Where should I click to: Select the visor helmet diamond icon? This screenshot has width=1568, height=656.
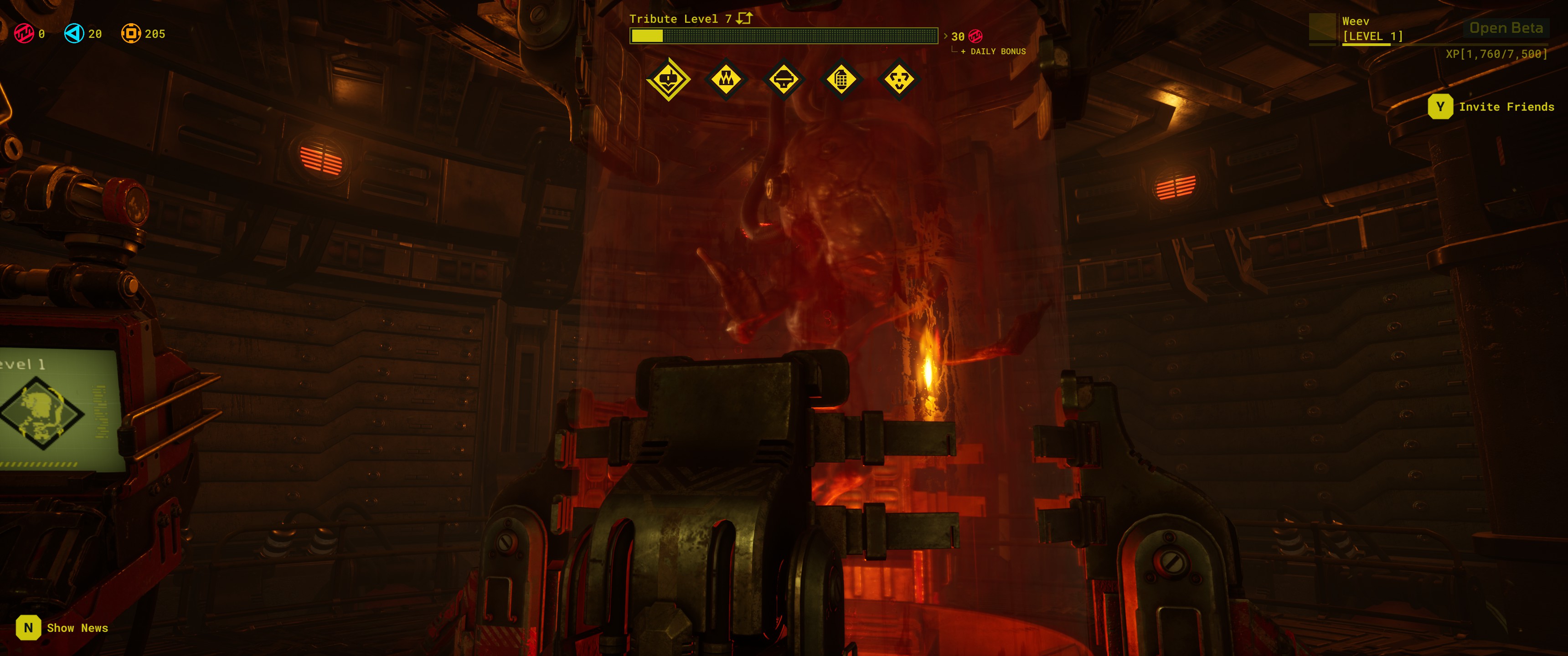click(x=784, y=79)
